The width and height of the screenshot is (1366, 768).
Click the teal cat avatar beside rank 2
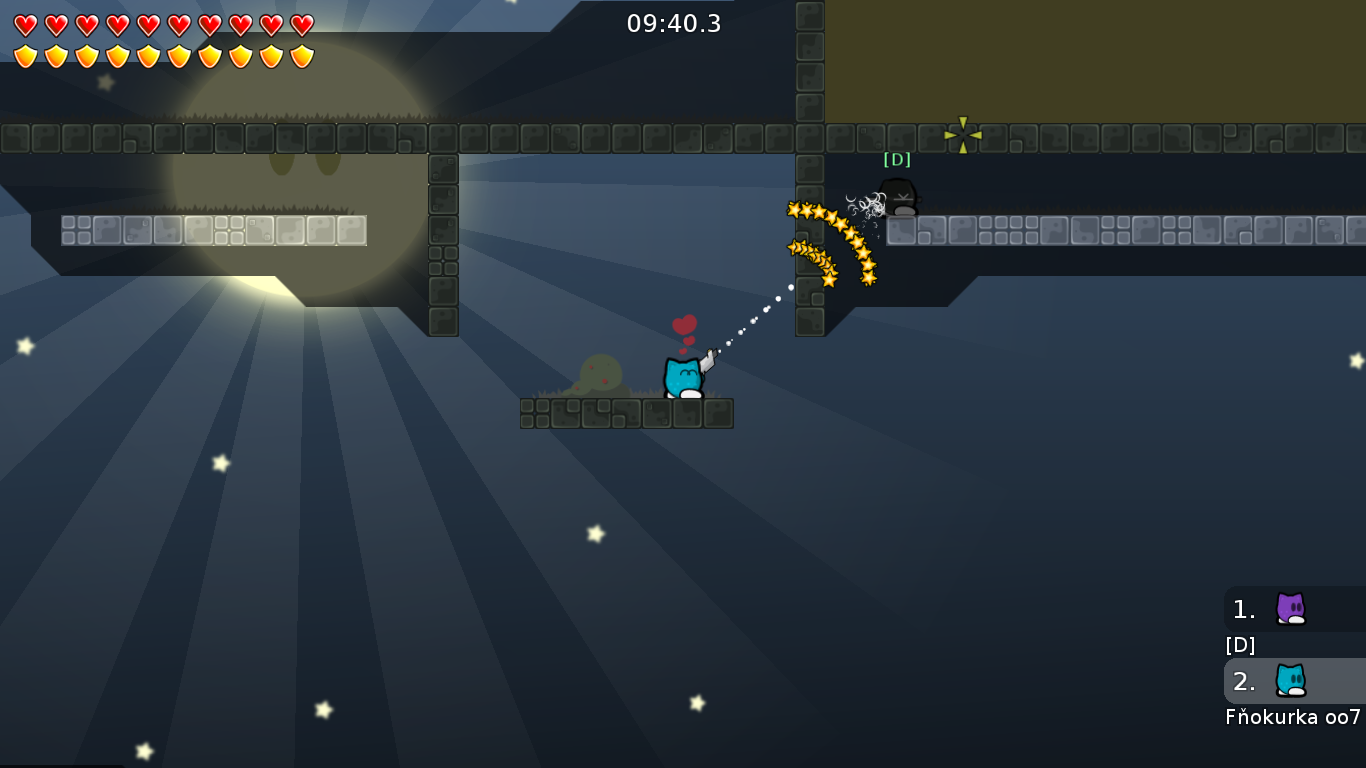click(x=1290, y=682)
